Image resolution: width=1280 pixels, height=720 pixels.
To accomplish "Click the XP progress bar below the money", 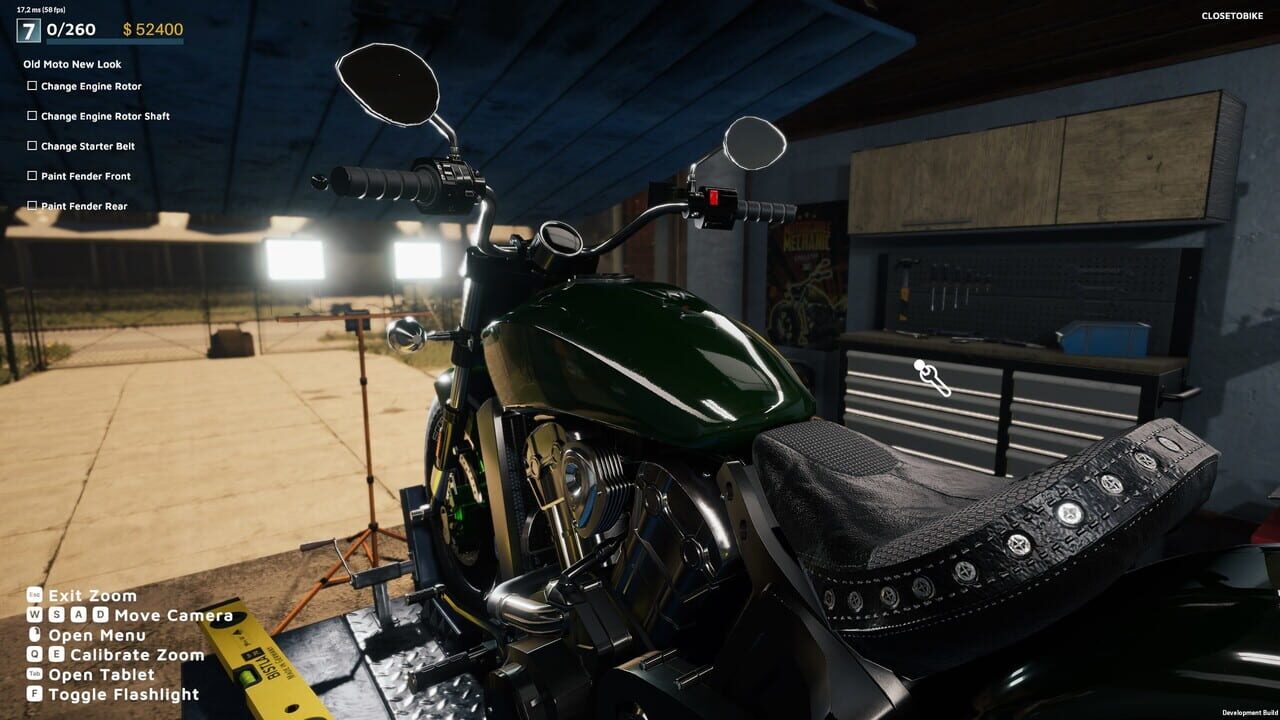I will 115,41.
